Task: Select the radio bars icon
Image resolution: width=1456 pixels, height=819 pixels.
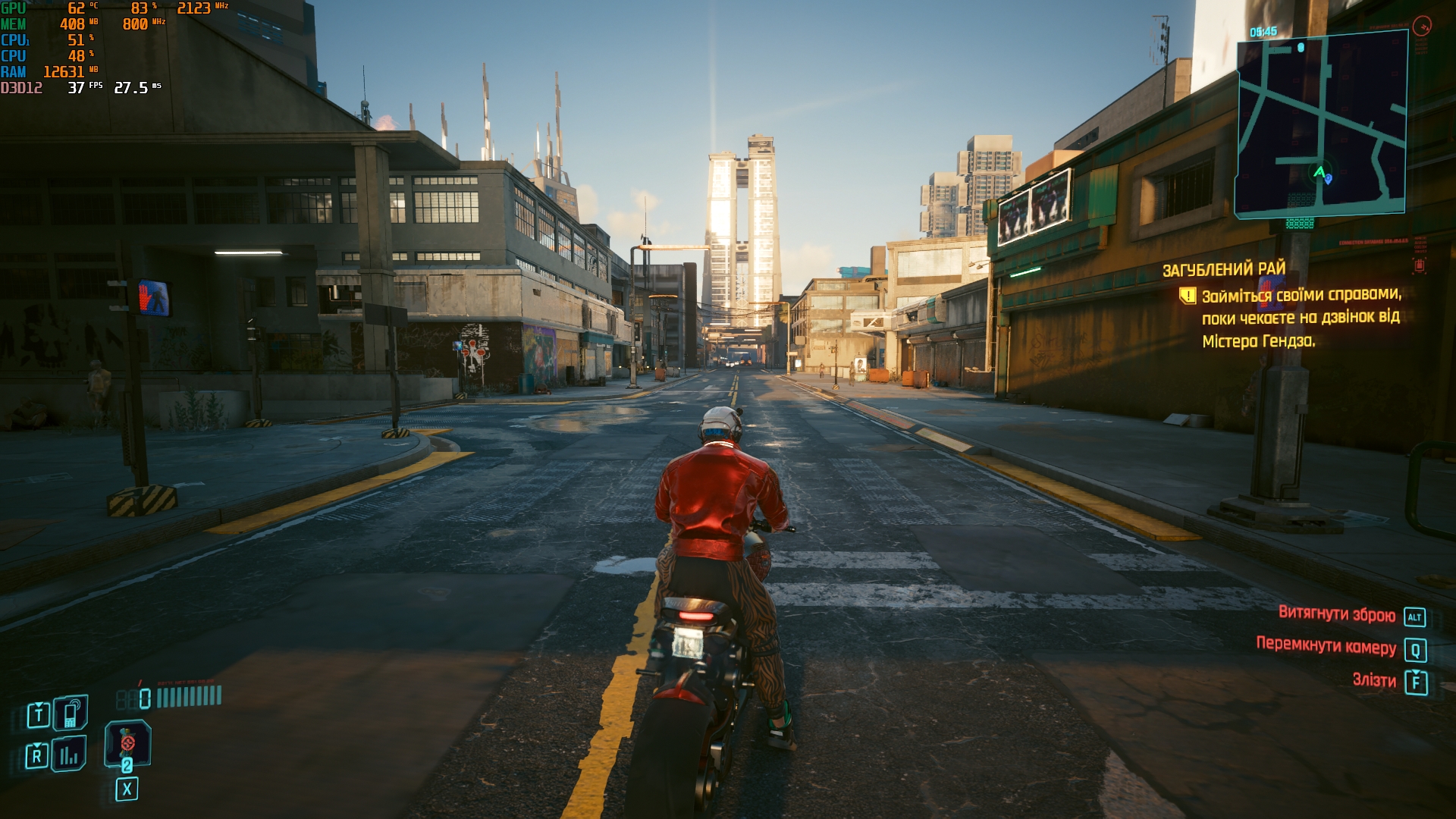Action: tap(69, 754)
